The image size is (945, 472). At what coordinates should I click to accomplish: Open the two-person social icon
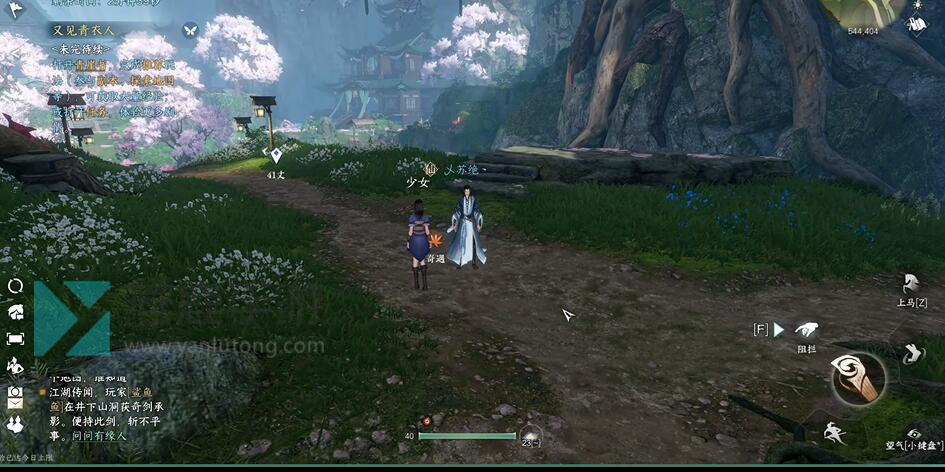tap(15, 425)
